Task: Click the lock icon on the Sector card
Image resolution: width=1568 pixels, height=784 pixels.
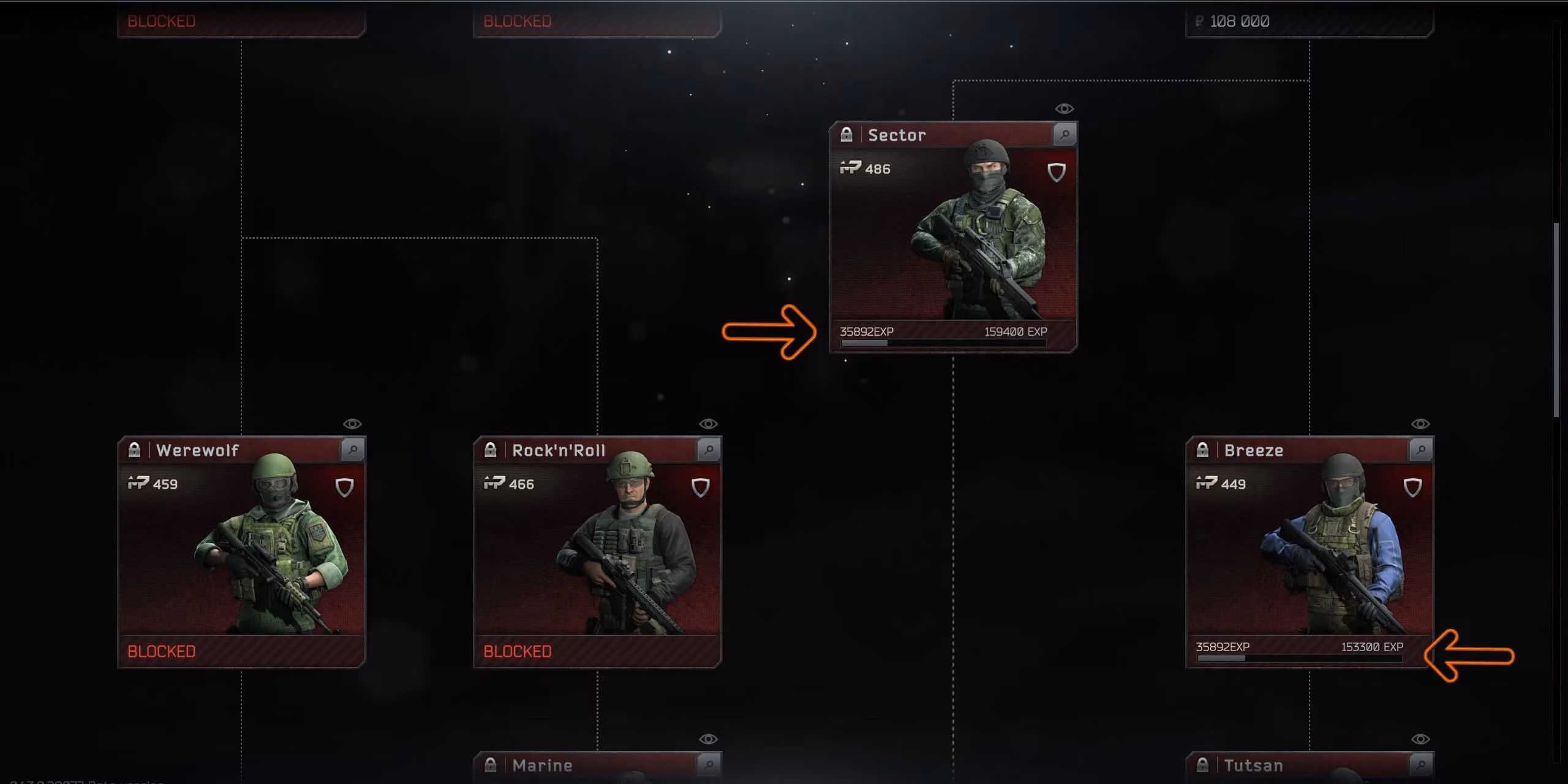Action: click(x=848, y=134)
